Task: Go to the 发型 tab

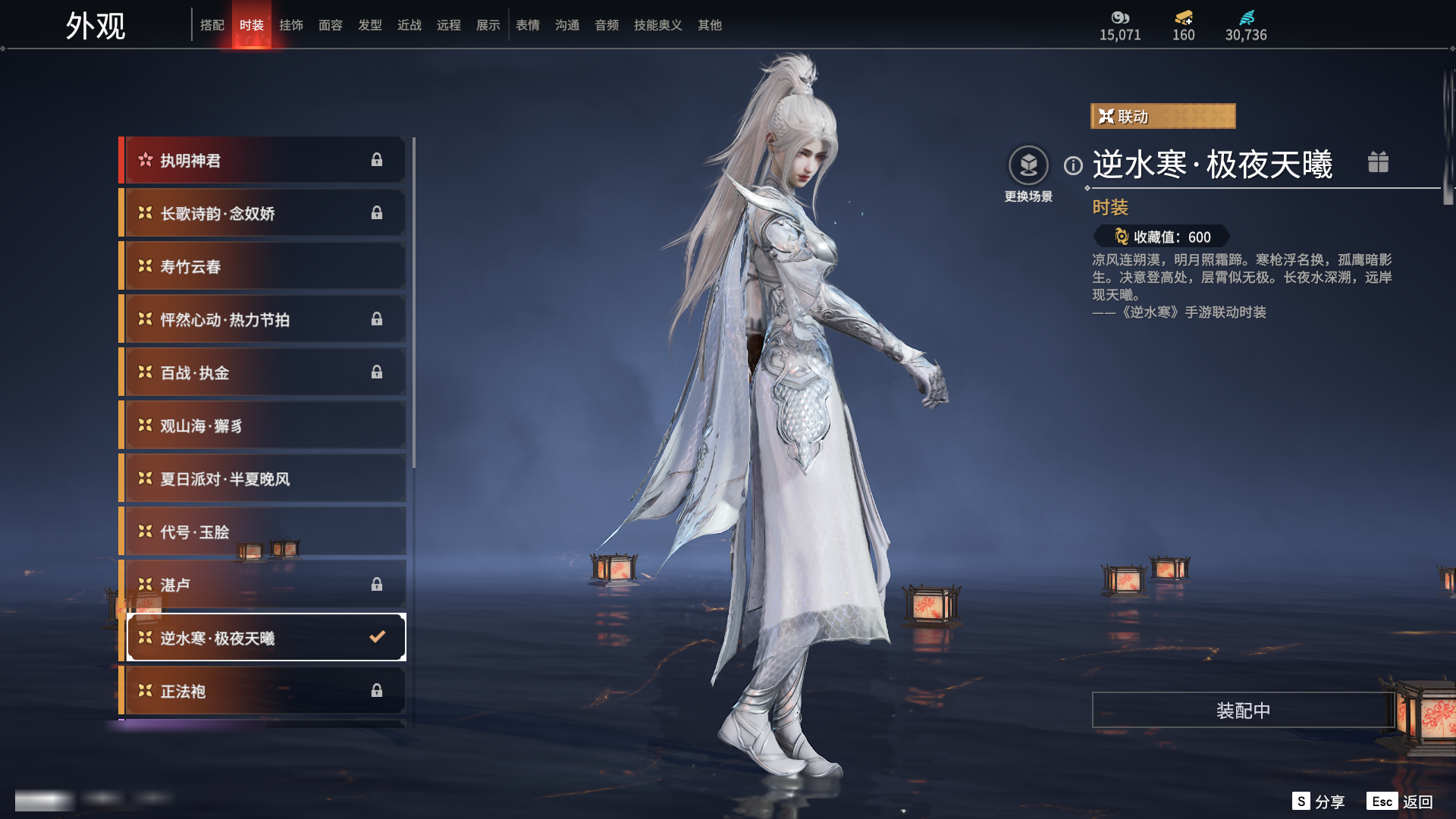Action: (370, 25)
